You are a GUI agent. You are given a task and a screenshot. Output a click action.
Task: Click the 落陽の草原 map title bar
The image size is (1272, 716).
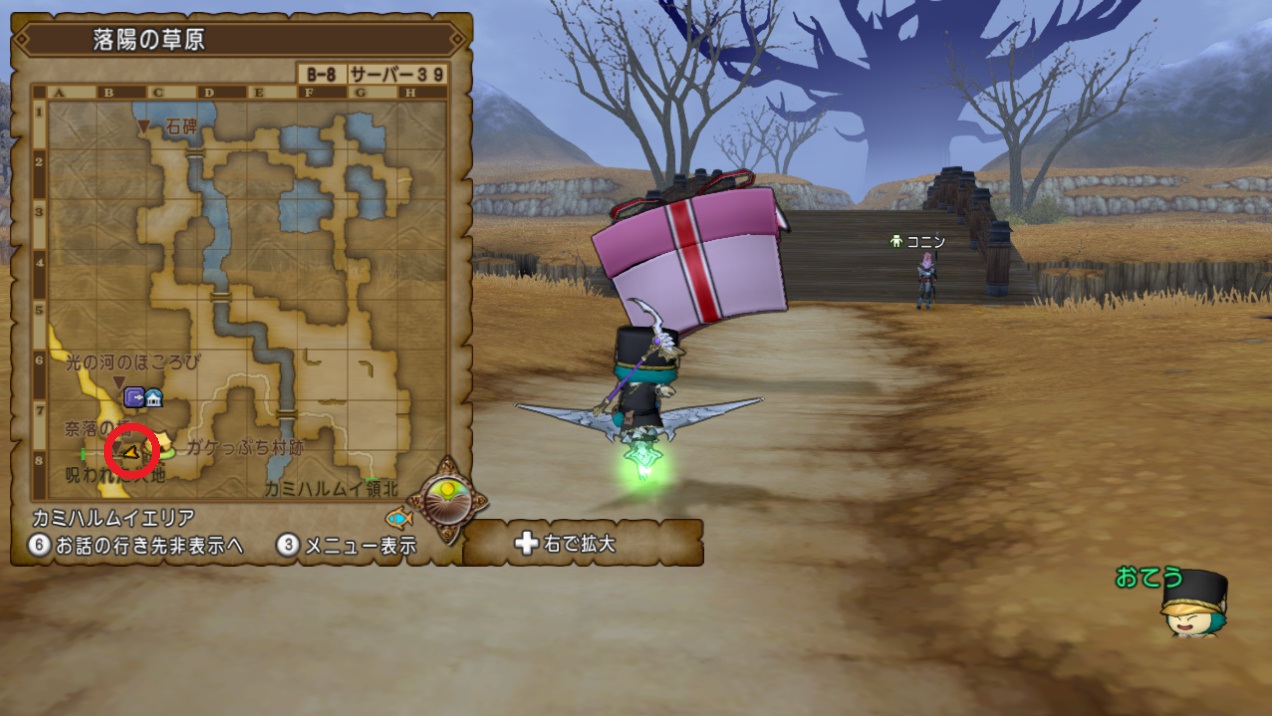pyautogui.click(x=240, y=40)
